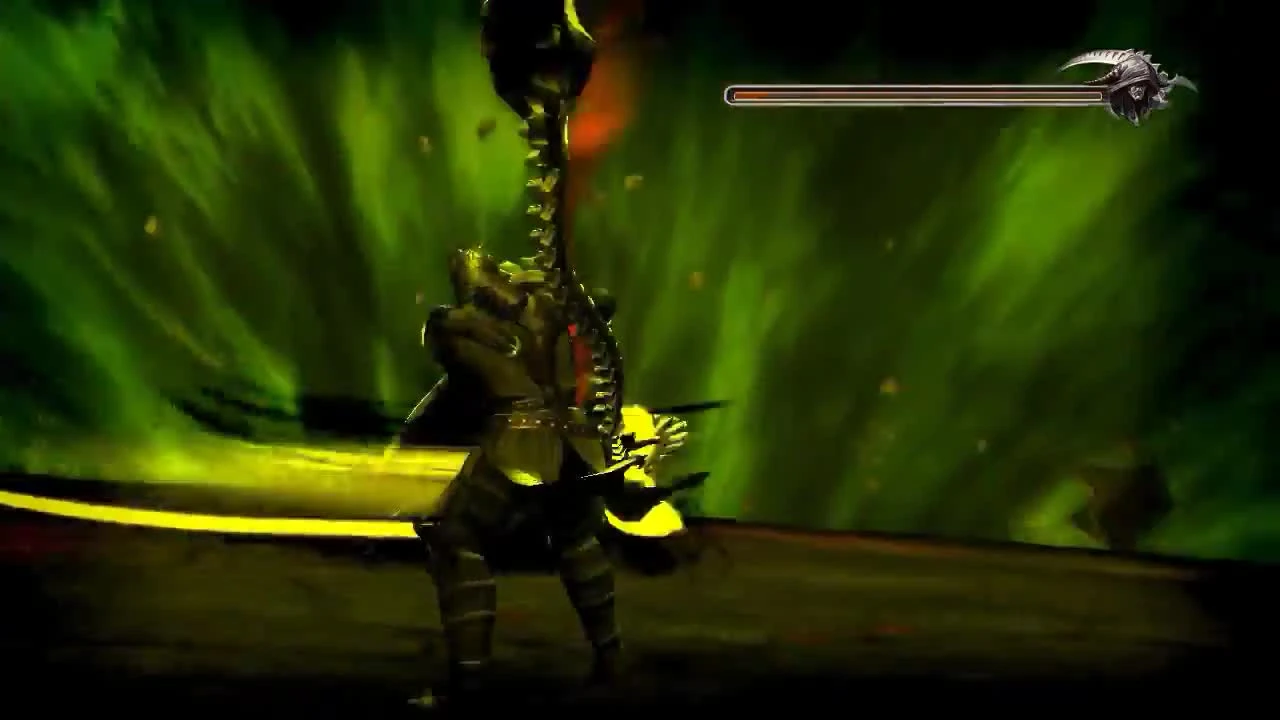Click the hooded face in the boss emblem
1280x720 pixels.
click(1139, 92)
